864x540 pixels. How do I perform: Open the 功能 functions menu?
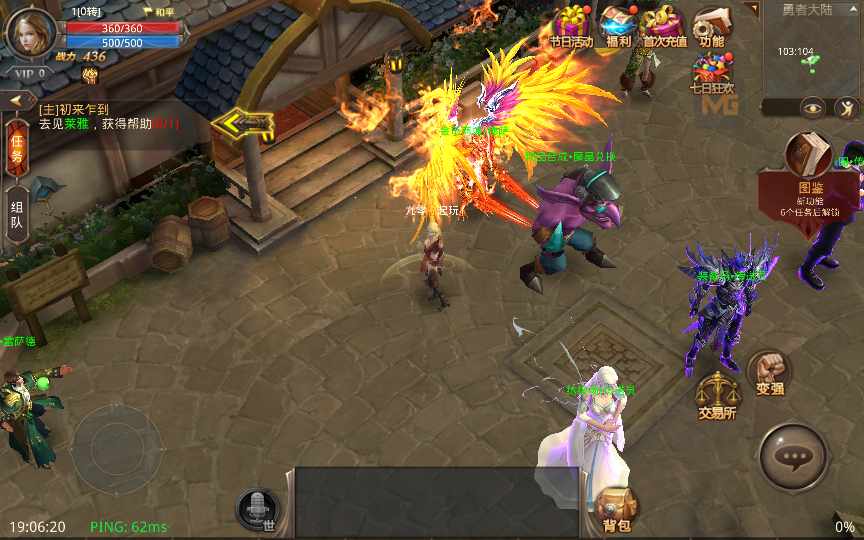tap(712, 26)
